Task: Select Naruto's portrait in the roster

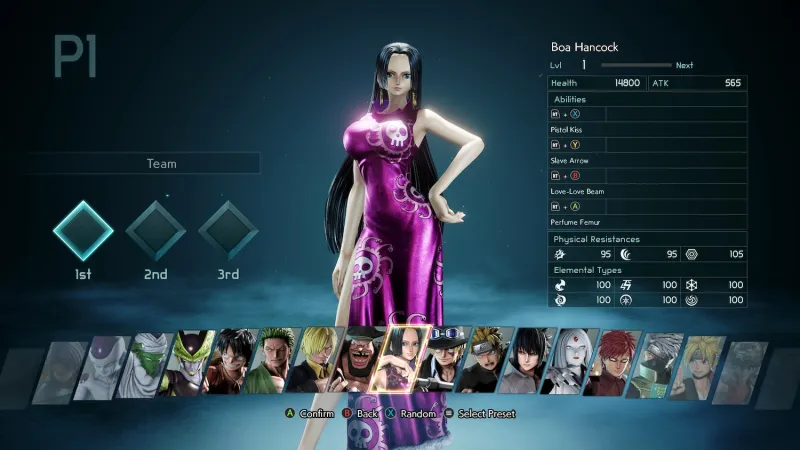Action: [488, 367]
